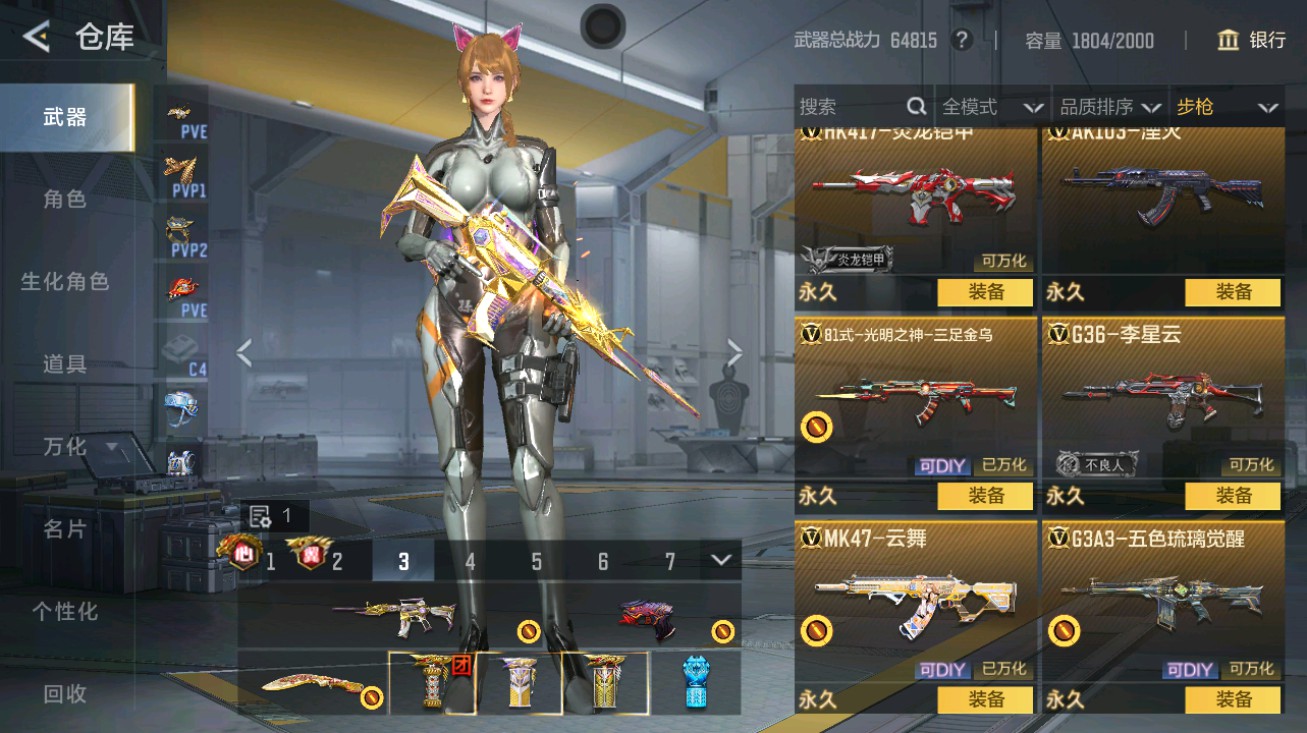Go back using the arrow beside 仓库
1307x733 pixels.
click(x=37, y=38)
